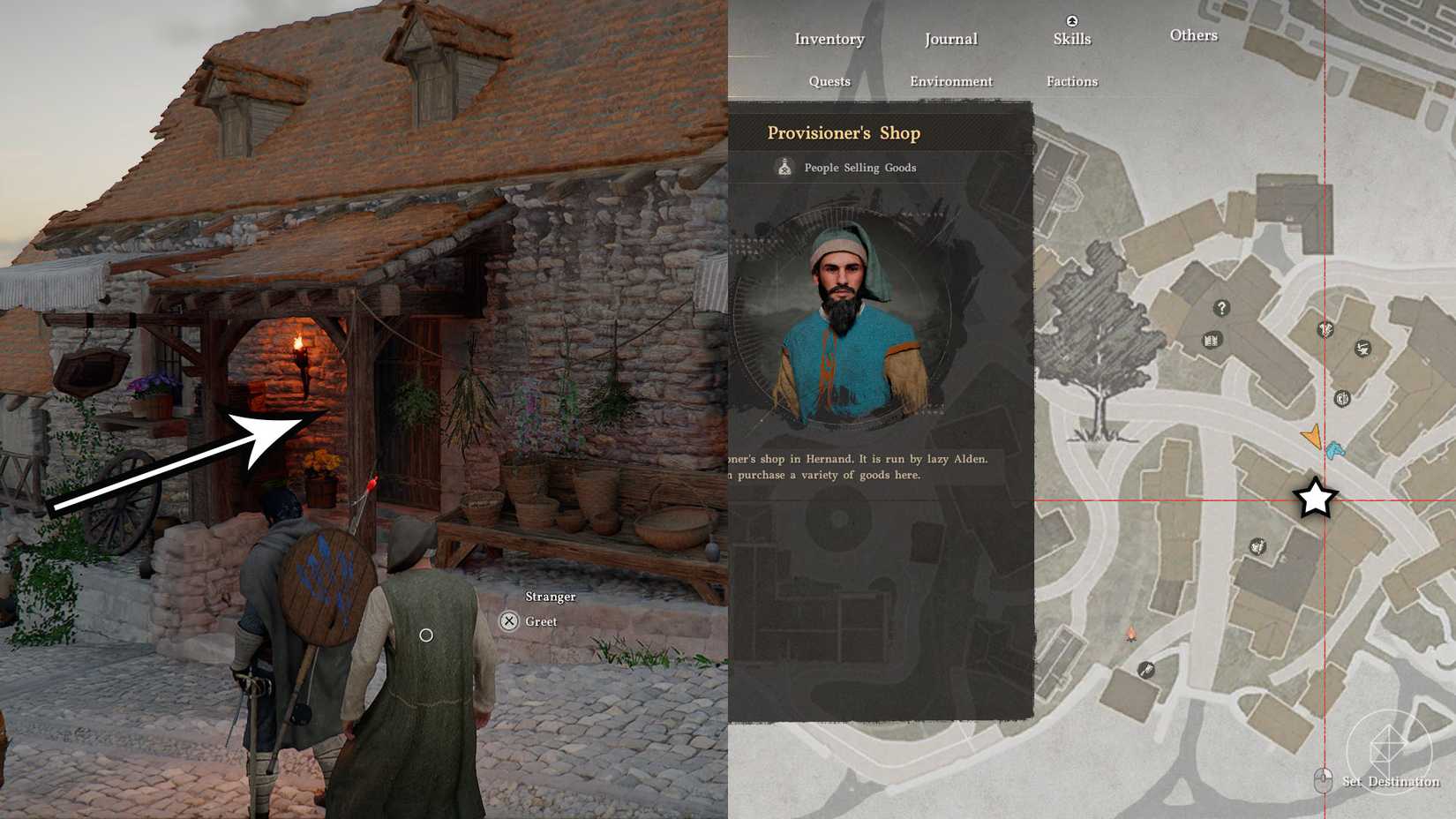The image size is (1456, 819).
Task: Open the anvil workshop icon on the map
Action: (1363, 349)
